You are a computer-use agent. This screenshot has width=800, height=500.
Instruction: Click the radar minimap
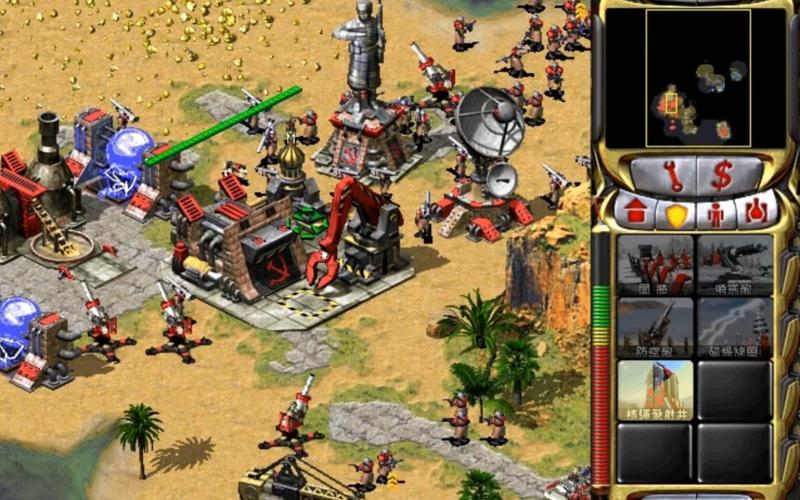(x=697, y=78)
